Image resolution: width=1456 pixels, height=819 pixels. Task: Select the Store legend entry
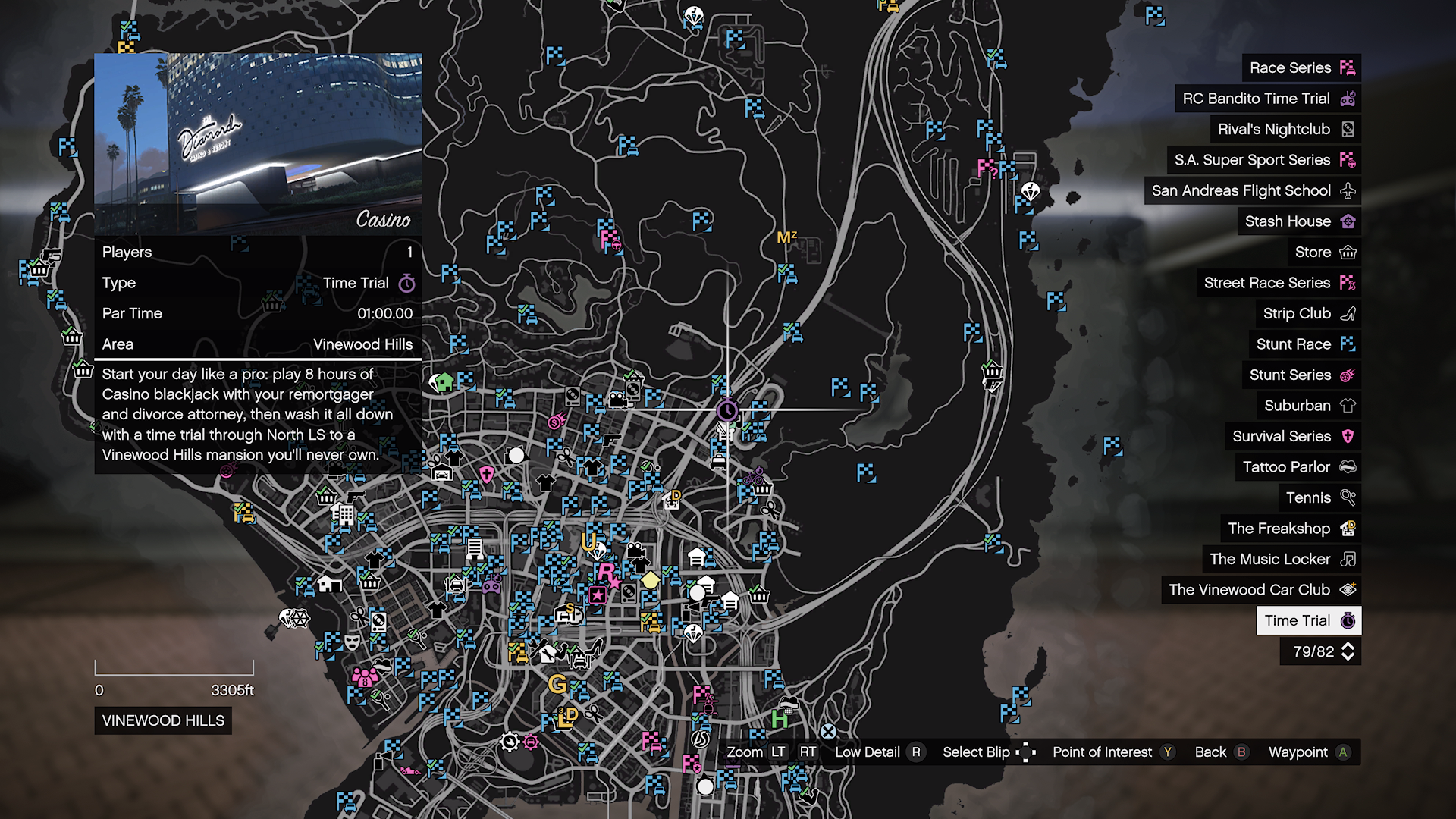point(1323,252)
